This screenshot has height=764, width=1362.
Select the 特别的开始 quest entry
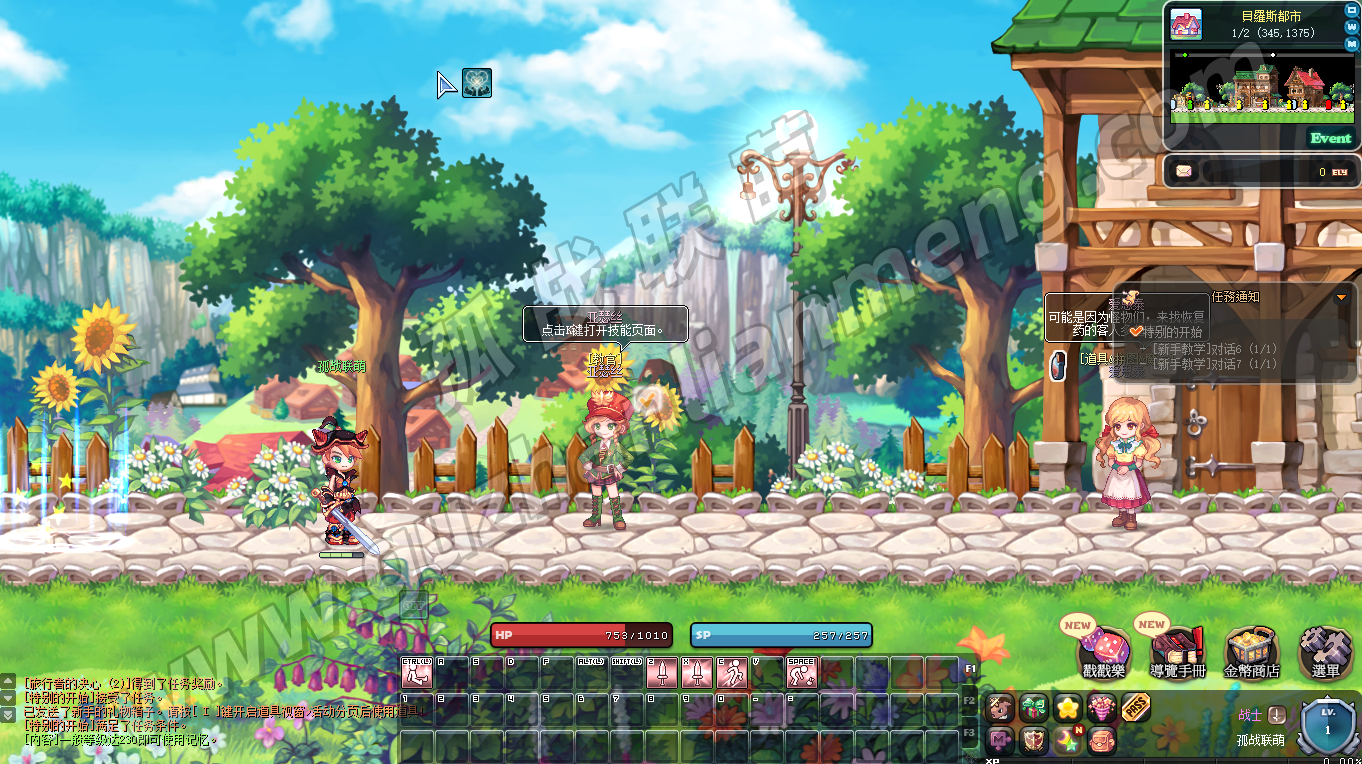(1173, 332)
